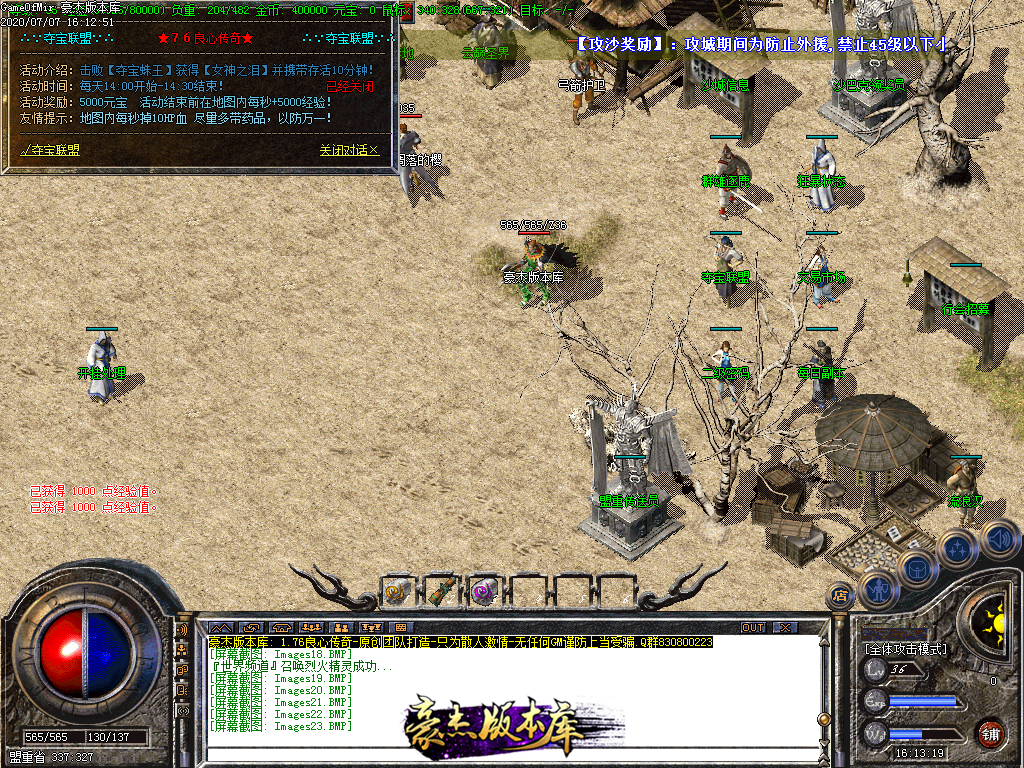Screen dimensions: 1024x768
Task: Click the Lv level round button
Action: pos(875,669)
